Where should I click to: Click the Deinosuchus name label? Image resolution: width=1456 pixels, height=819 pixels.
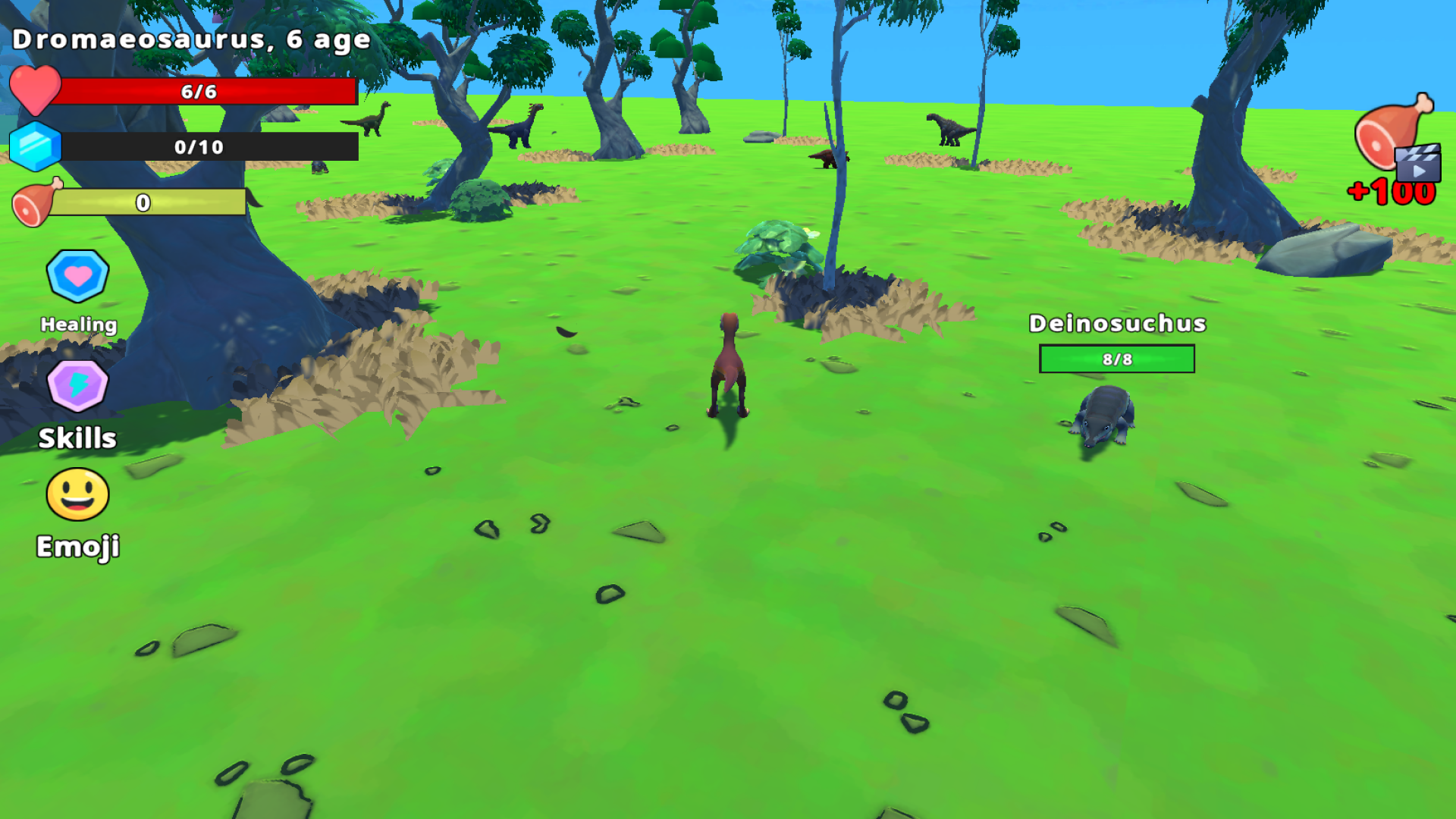[x=1116, y=323]
